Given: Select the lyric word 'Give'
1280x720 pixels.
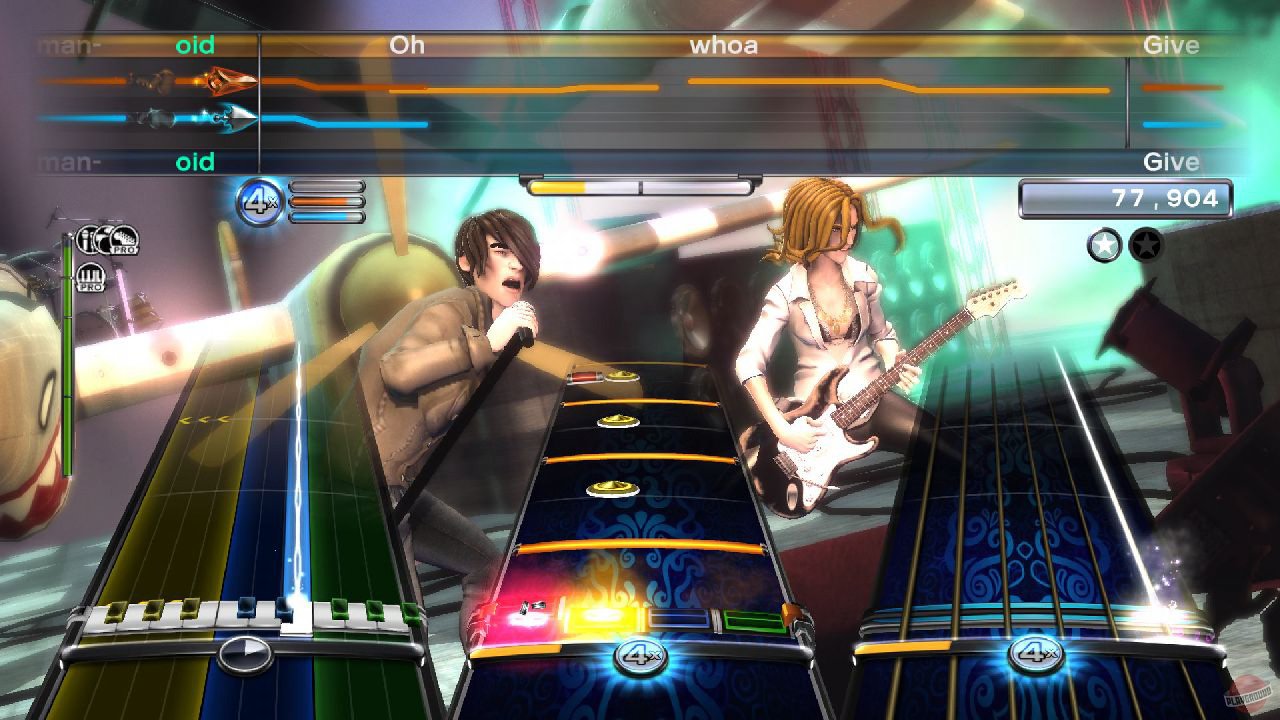Looking at the screenshot, I should (1171, 45).
